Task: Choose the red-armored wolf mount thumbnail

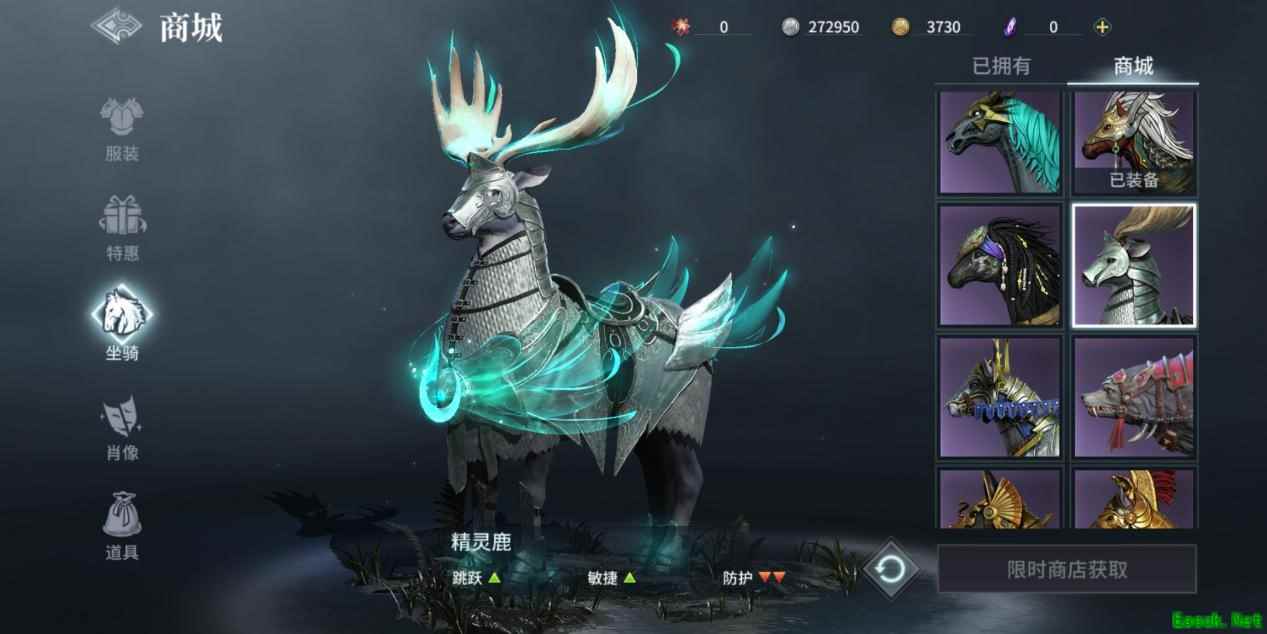Action: click(x=1133, y=397)
